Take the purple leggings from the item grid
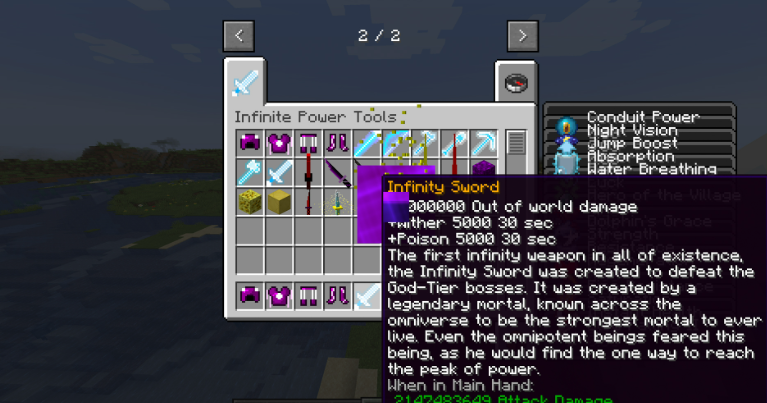Viewport: 767px width, 403px height. coord(308,144)
